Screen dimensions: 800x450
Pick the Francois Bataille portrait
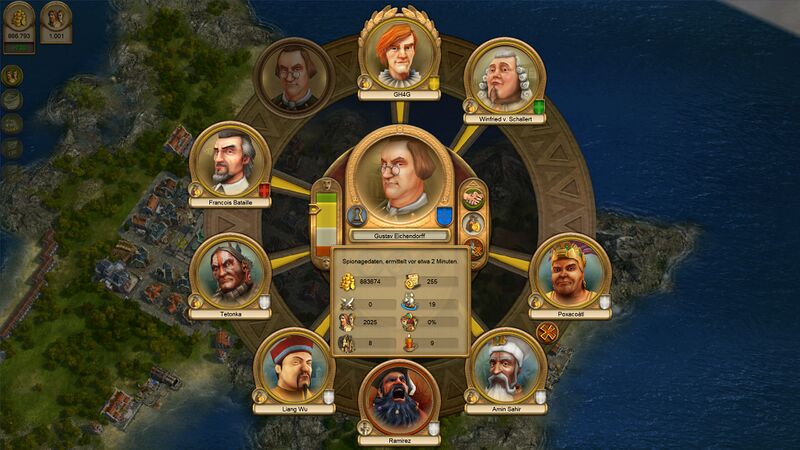pos(231,160)
